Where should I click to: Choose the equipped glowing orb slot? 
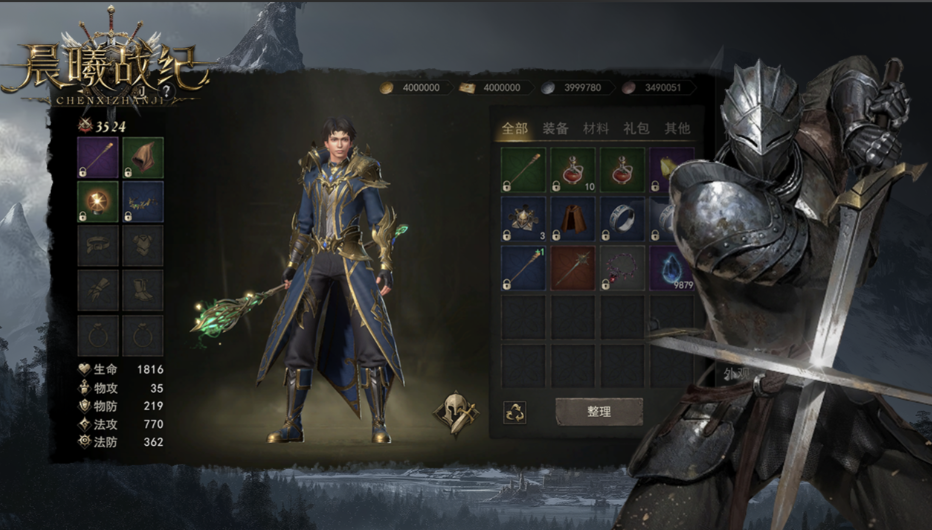pyautogui.click(x=98, y=202)
